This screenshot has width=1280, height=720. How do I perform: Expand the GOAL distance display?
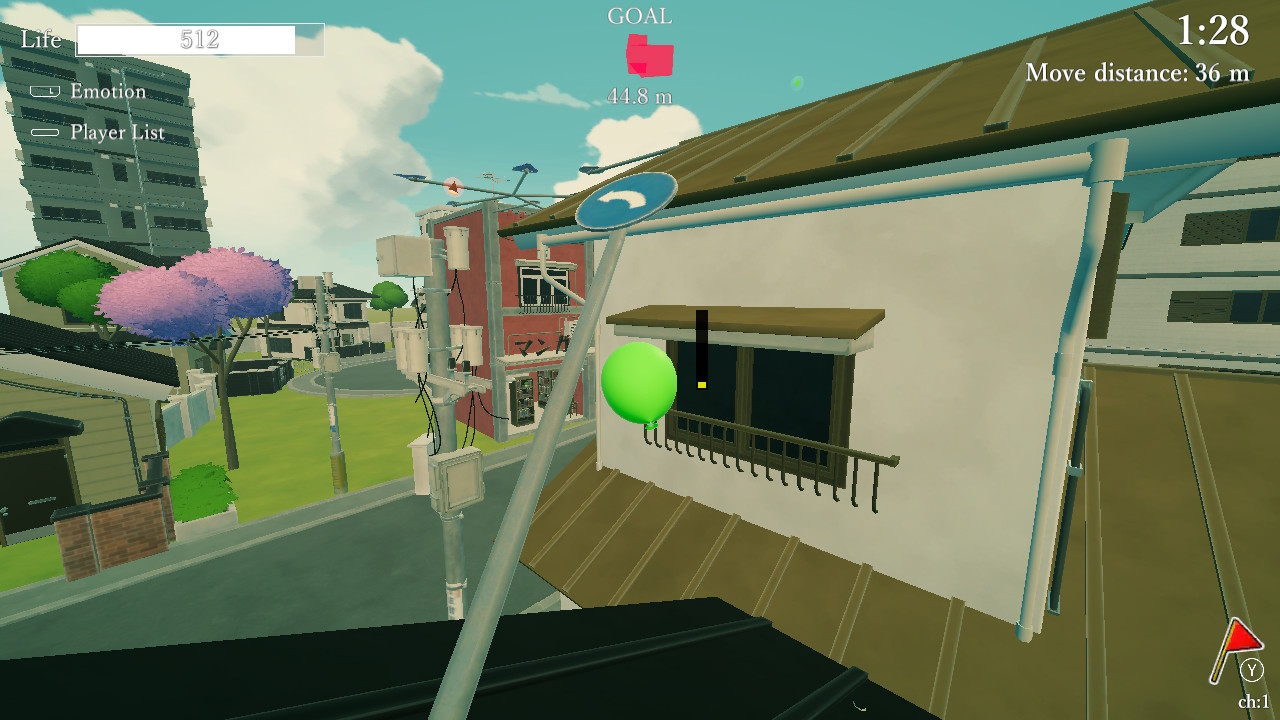coord(641,97)
